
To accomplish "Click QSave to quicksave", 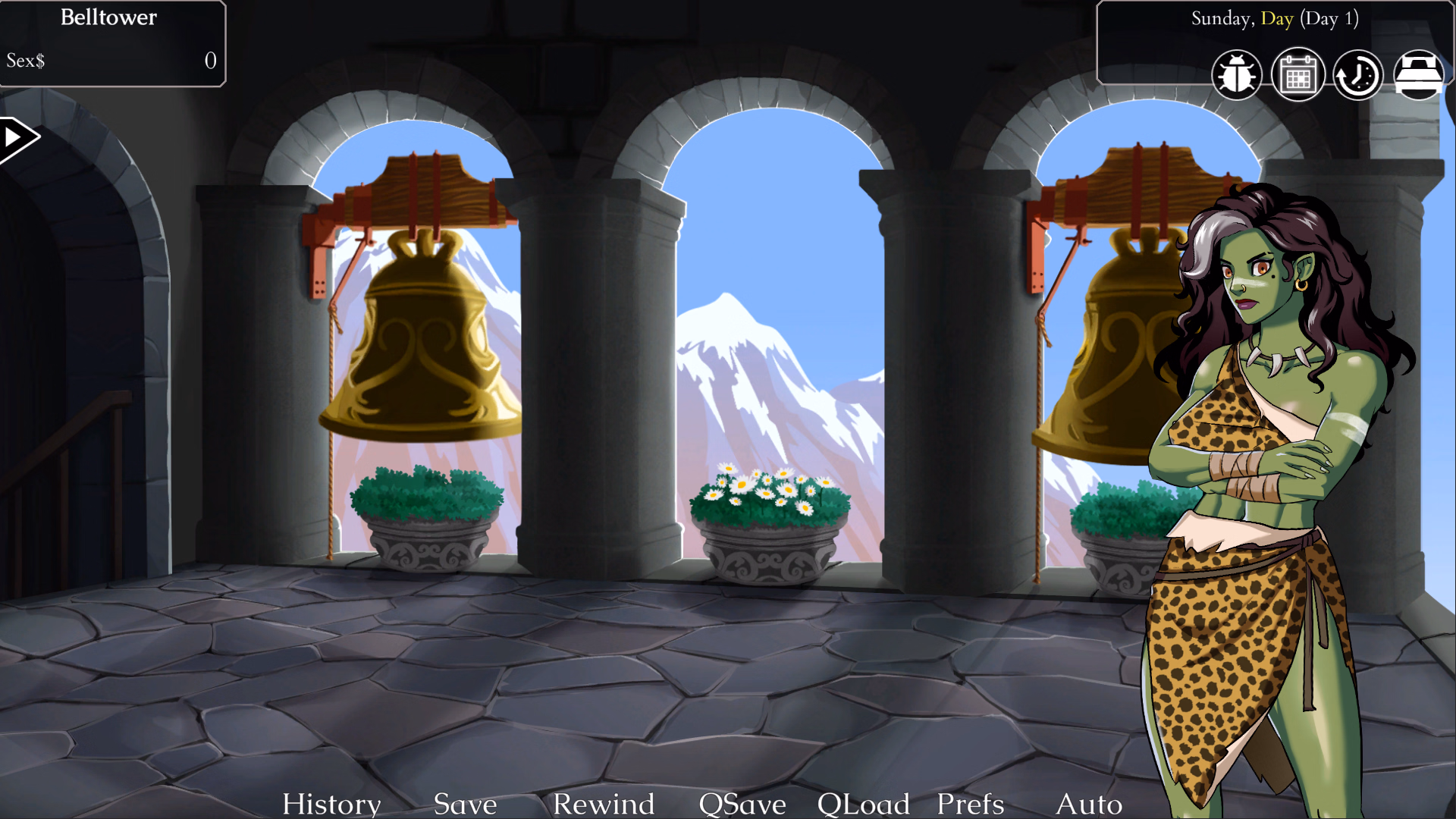I will (742, 804).
